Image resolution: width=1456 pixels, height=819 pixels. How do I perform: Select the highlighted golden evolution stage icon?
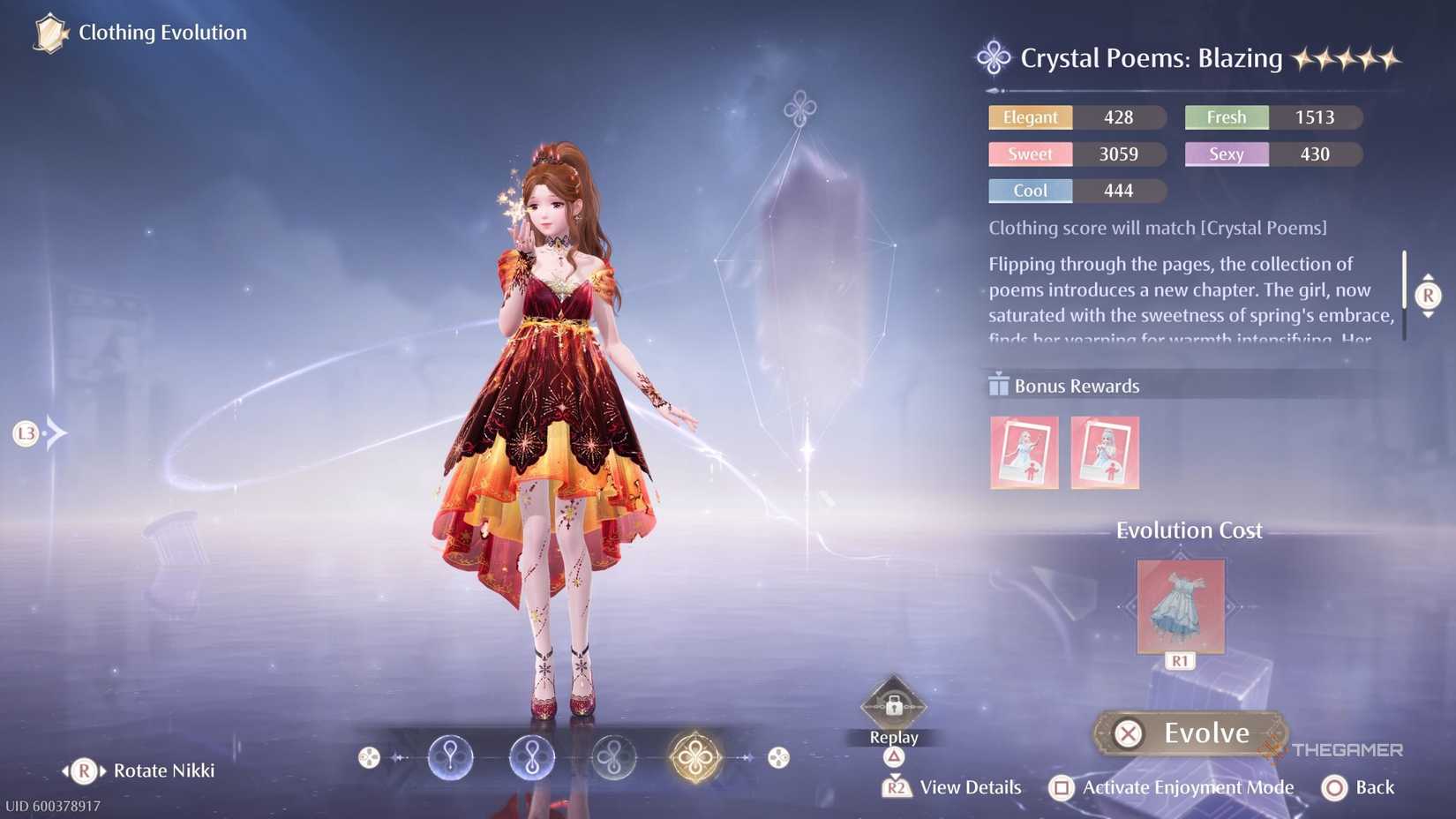pos(695,756)
